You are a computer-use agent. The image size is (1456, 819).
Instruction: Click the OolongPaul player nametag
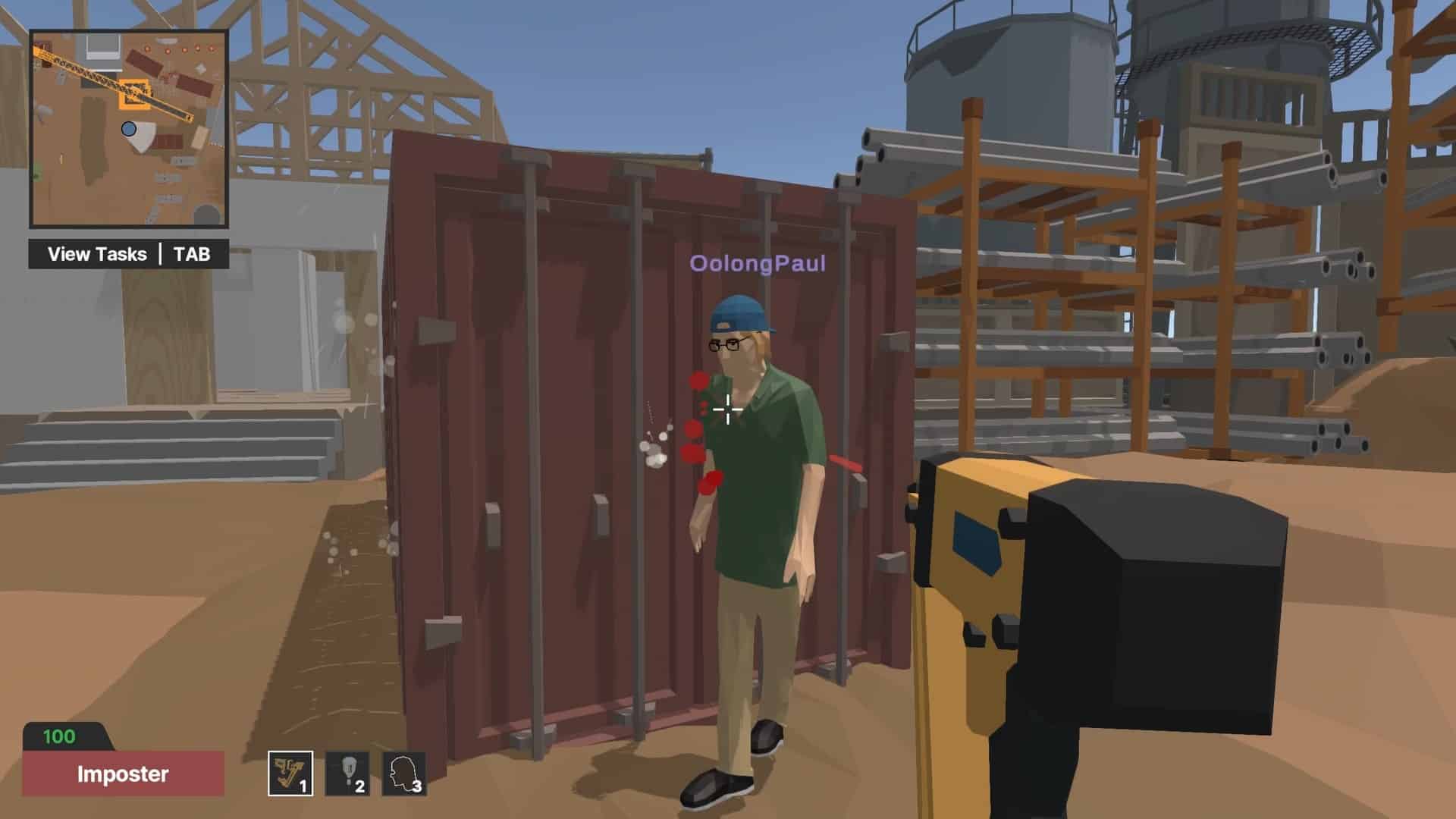(756, 265)
